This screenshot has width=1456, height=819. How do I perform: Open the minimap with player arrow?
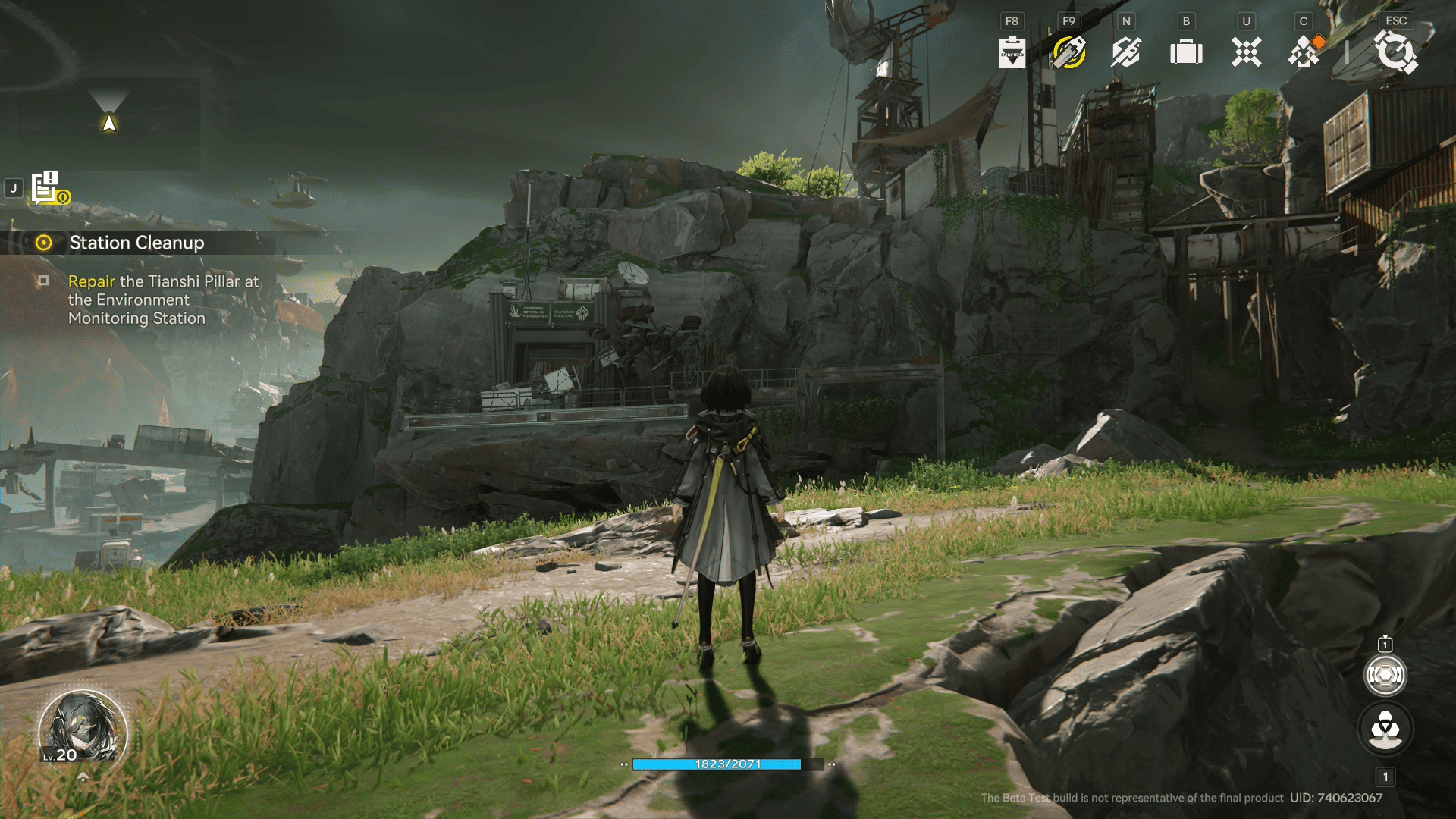(109, 123)
